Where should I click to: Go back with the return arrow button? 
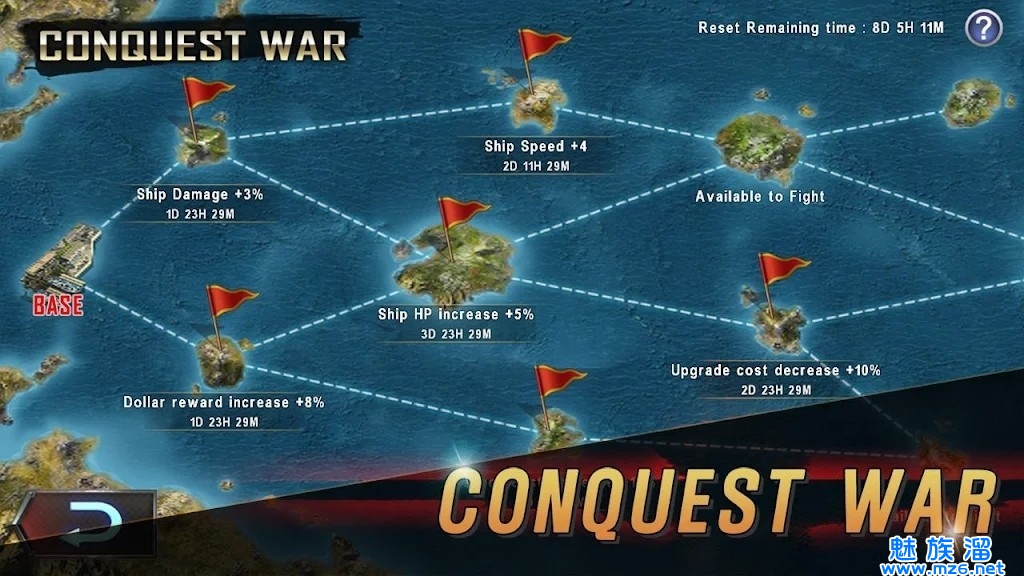(x=86, y=523)
